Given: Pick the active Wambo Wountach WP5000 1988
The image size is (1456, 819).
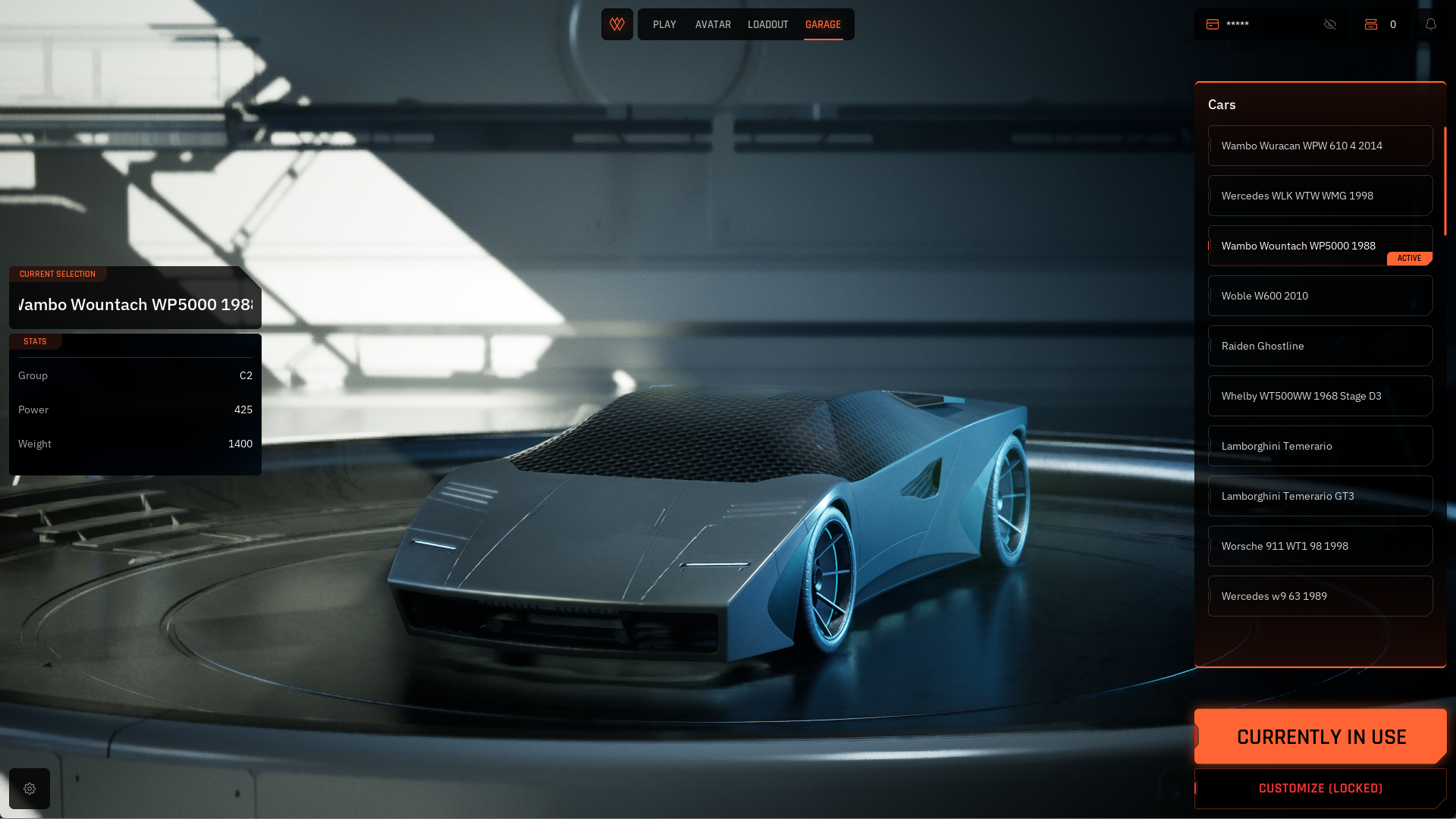Looking at the screenshot, I should [1319, 246].
